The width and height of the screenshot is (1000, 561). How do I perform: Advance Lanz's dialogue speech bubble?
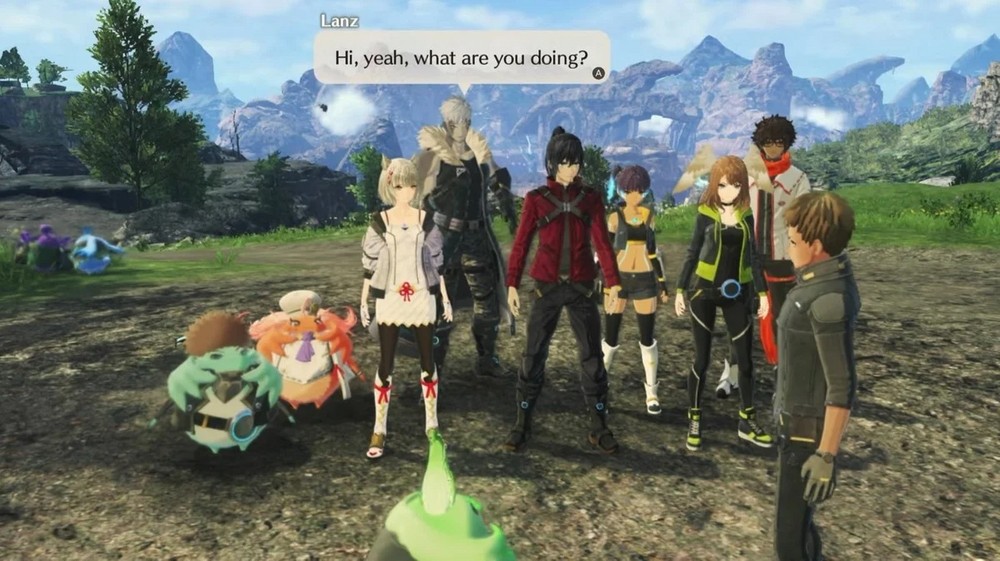pos(598,73)
